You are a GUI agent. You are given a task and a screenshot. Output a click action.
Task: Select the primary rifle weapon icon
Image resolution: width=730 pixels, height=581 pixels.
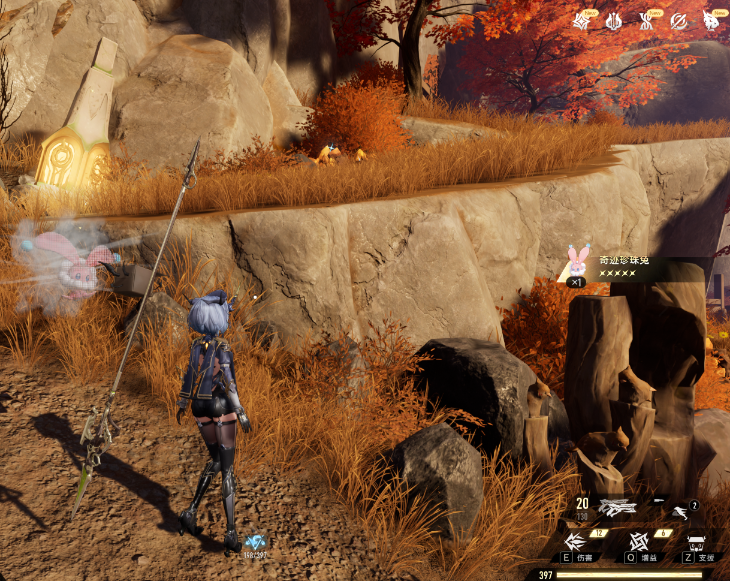620,507
